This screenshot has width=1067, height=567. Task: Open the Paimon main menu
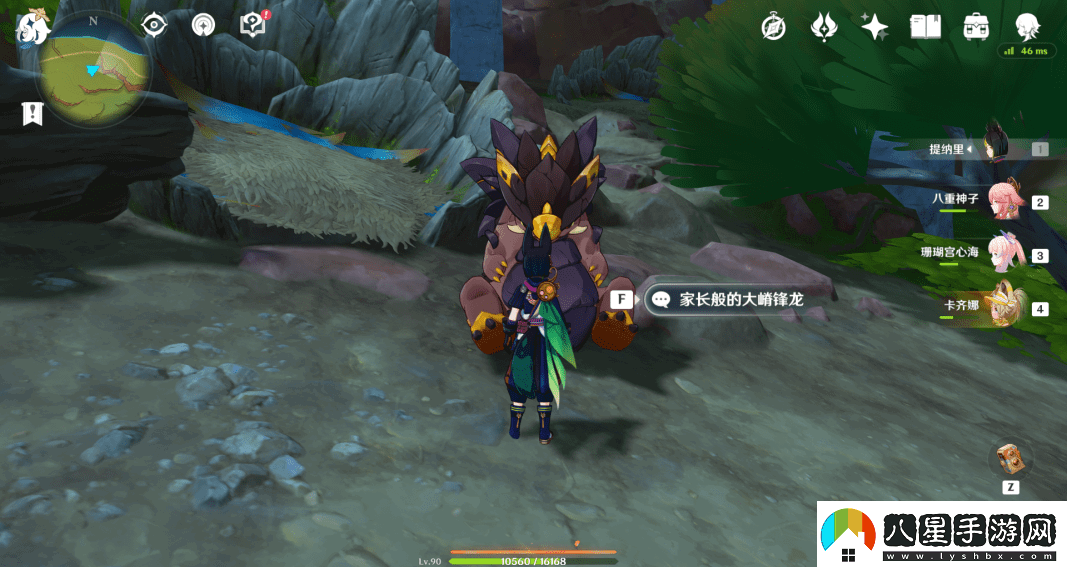click(32, 27)
